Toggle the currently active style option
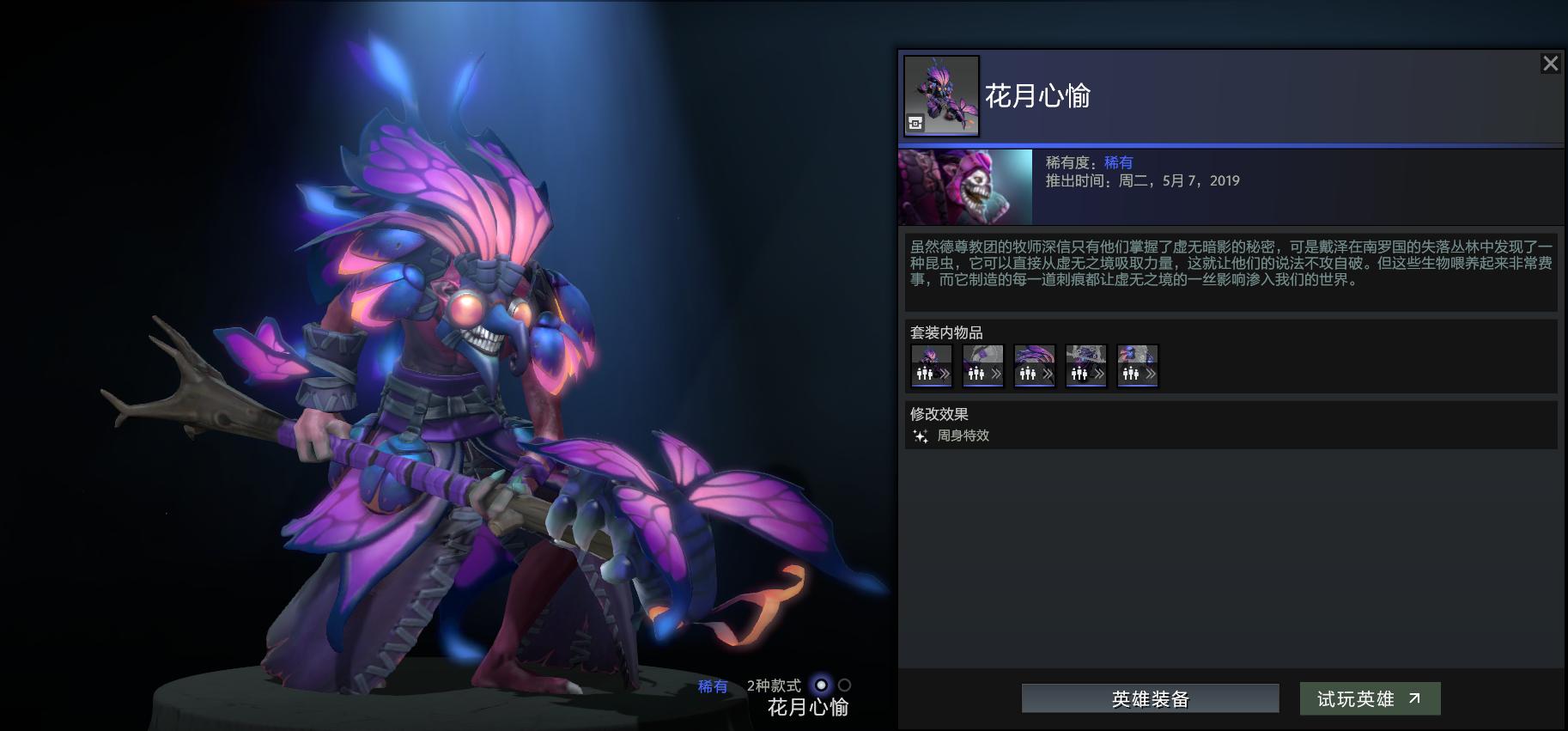The height and width of the screenshot is (731, 1568). click(820, 685)
